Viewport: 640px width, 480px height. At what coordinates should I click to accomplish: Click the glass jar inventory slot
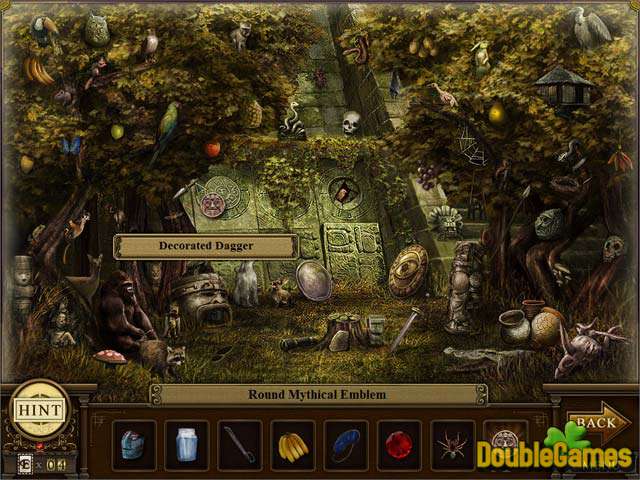[186, 444]
